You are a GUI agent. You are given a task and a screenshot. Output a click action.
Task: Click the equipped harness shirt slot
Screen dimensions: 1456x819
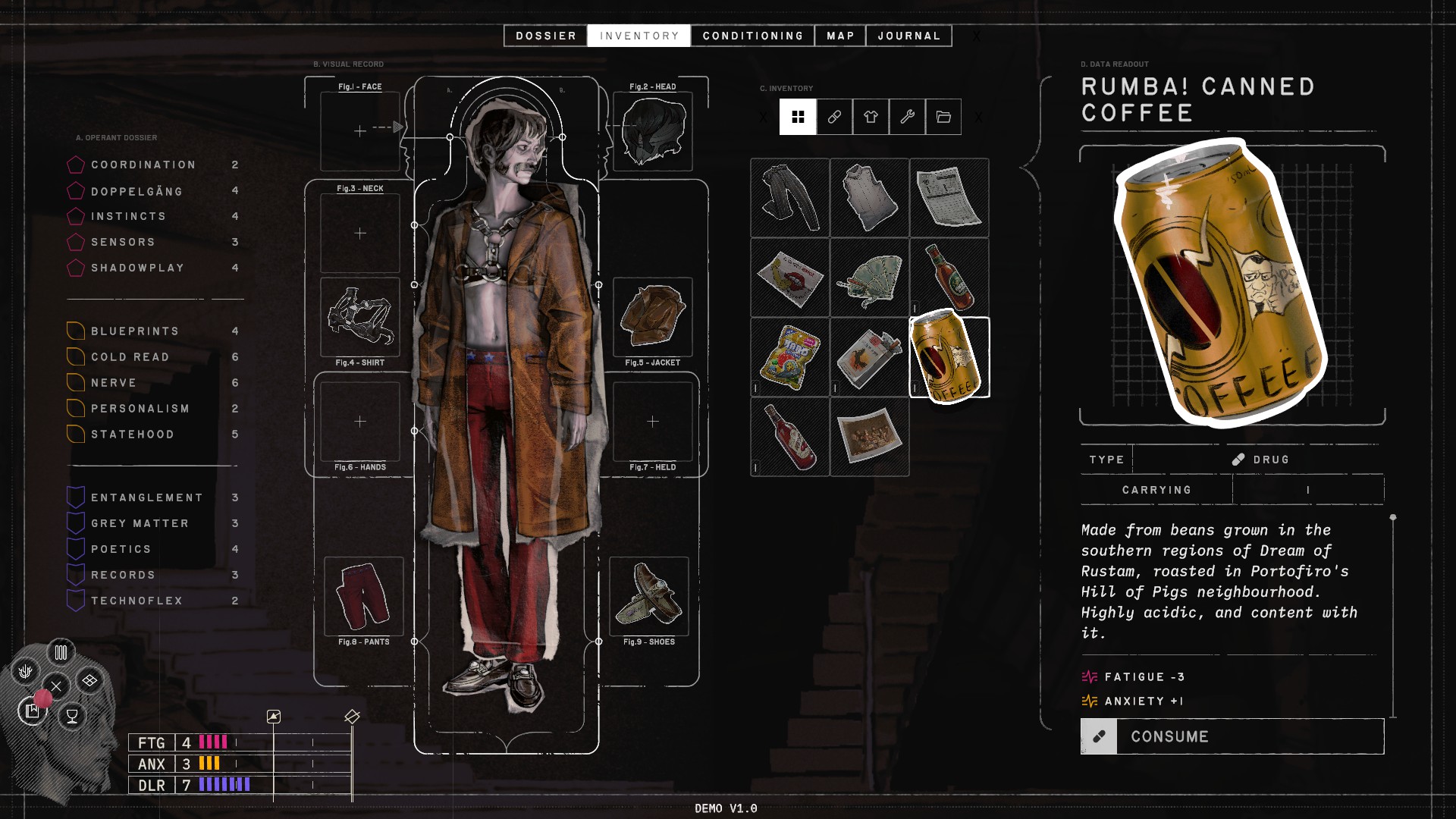point(360,317)
